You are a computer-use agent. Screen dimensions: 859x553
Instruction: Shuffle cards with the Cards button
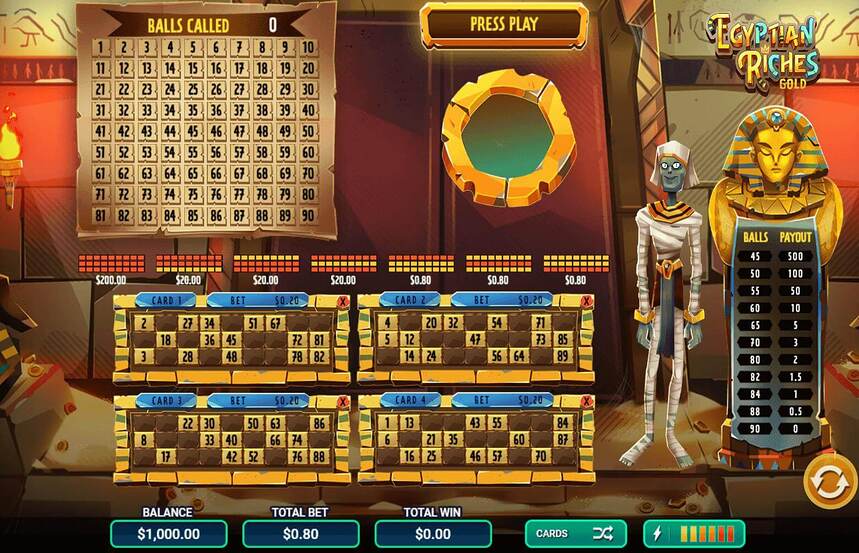pos(575,534)
